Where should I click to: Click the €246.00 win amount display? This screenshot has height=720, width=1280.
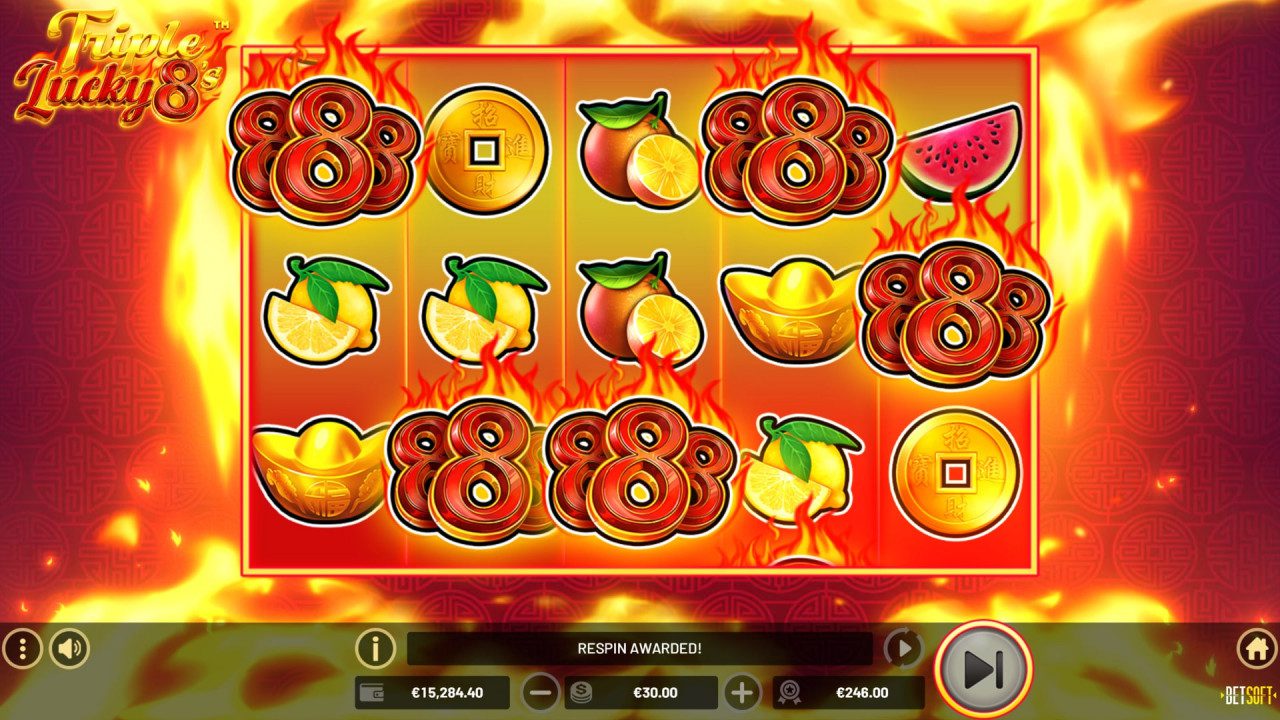tap(862, 691)
